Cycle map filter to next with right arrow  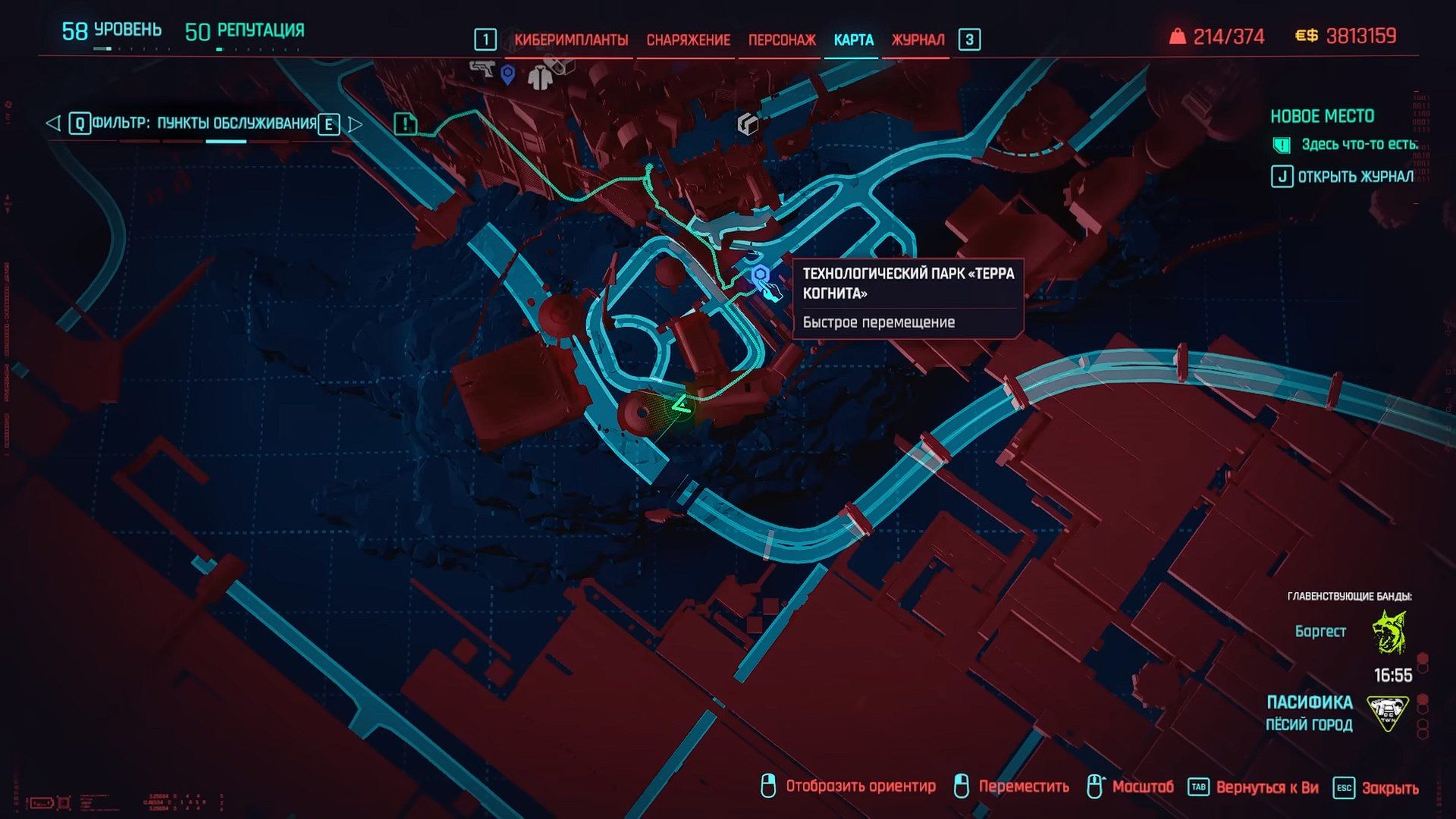tap(355, 124)
